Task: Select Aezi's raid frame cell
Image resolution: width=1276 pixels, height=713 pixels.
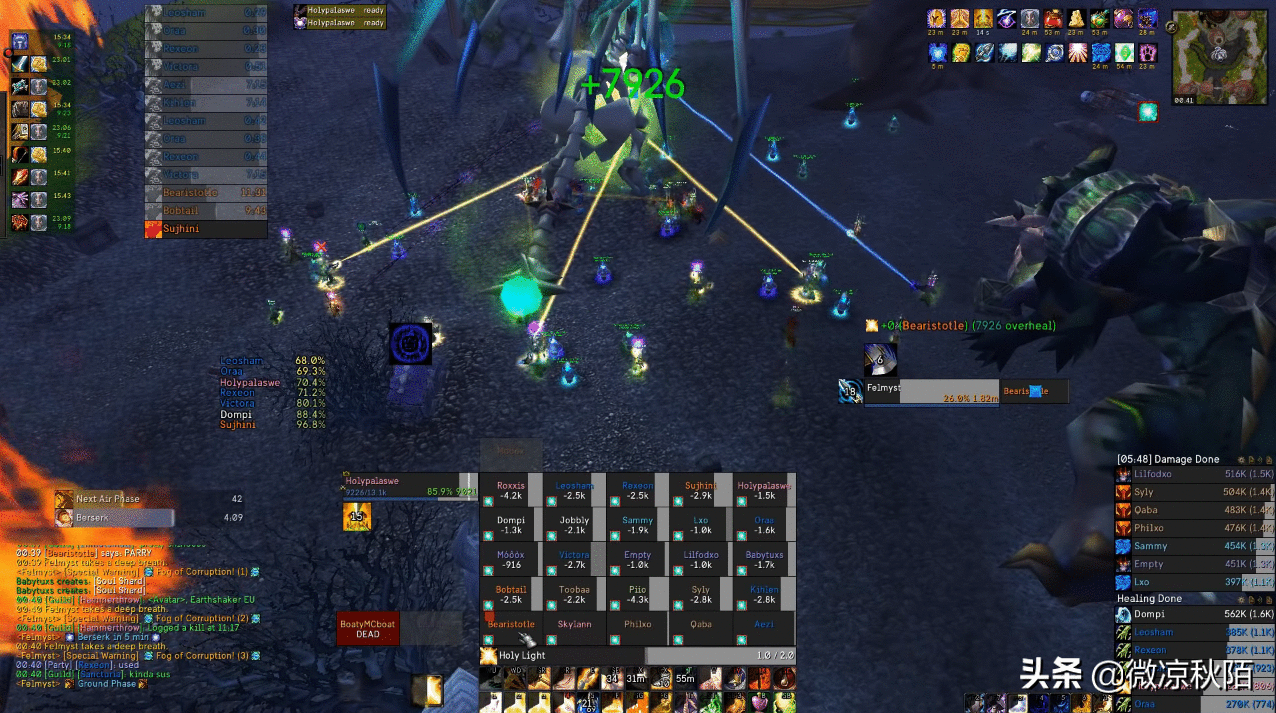Action: click(764, 629)
